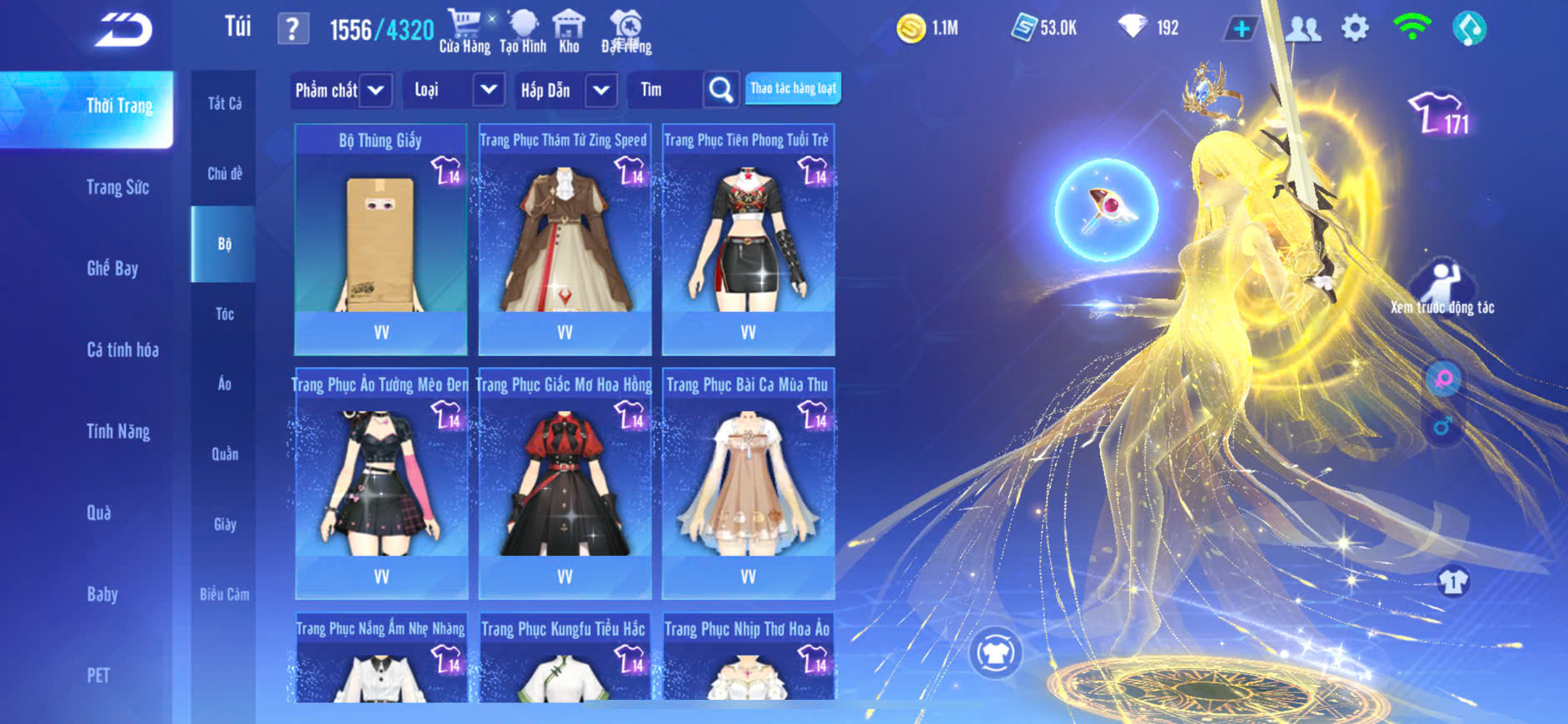Expand the Hấp Dẫn dropdown

(566, 90)
